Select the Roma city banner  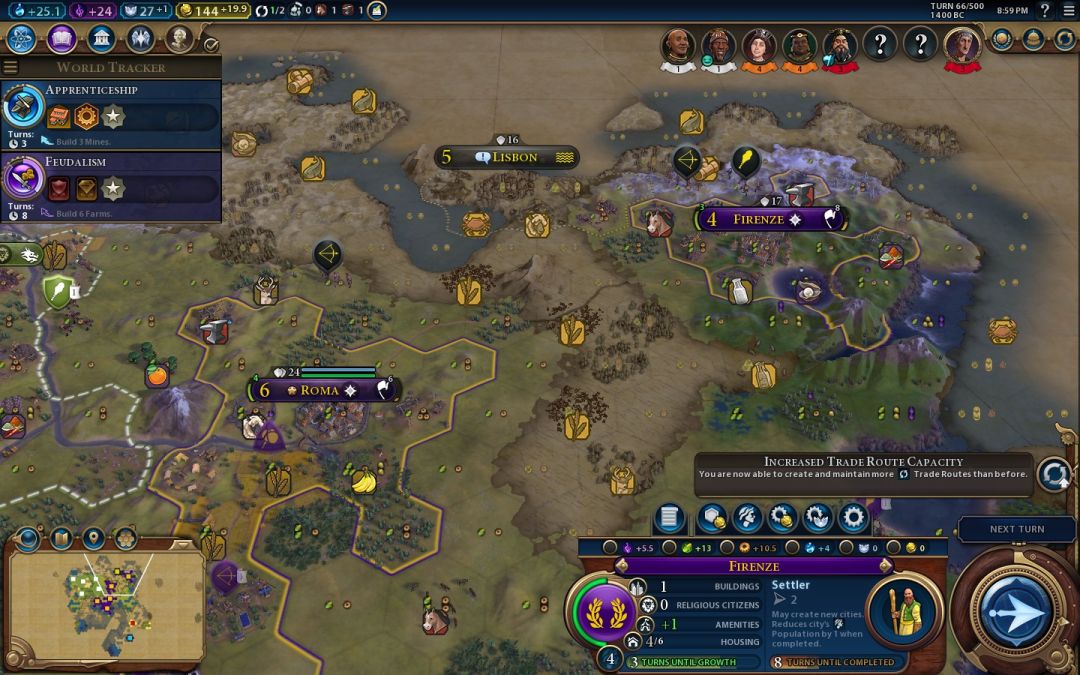pos(320,390)
